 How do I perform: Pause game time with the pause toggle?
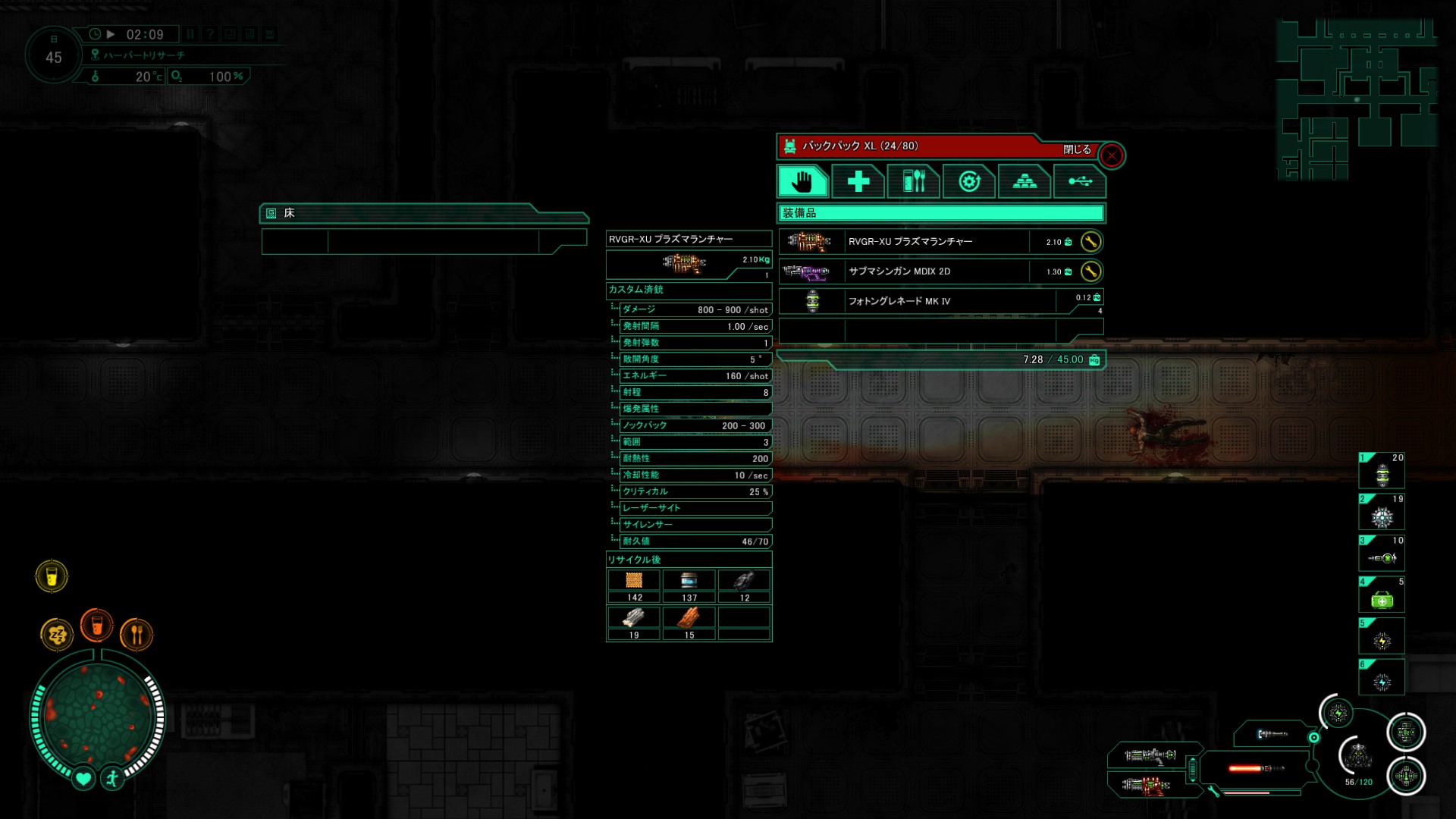click(x=189, y=33)
